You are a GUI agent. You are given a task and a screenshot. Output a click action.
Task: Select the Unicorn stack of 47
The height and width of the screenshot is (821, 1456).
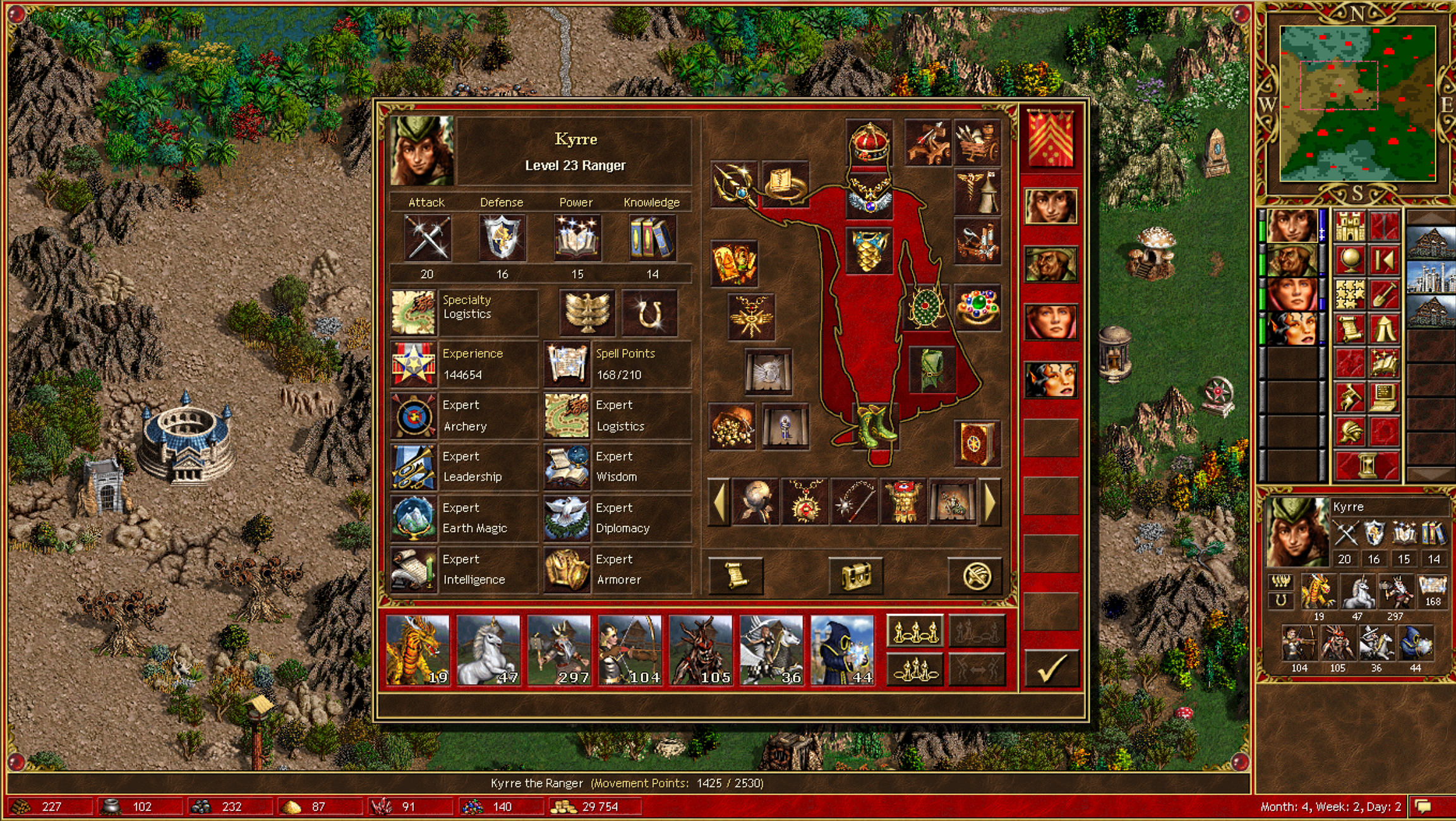[x=488, y=650]
